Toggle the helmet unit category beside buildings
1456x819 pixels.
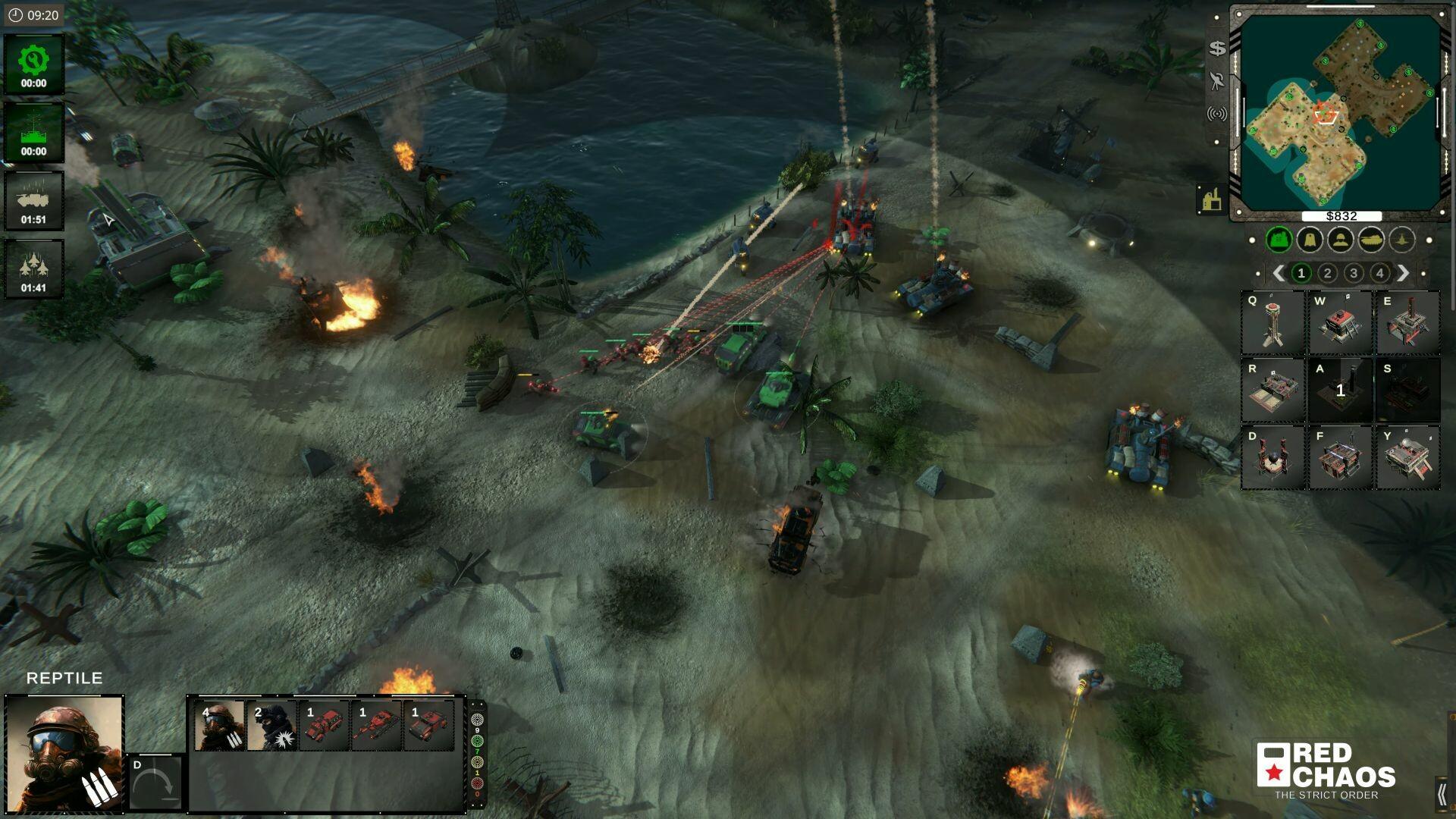coord(1310,239)
